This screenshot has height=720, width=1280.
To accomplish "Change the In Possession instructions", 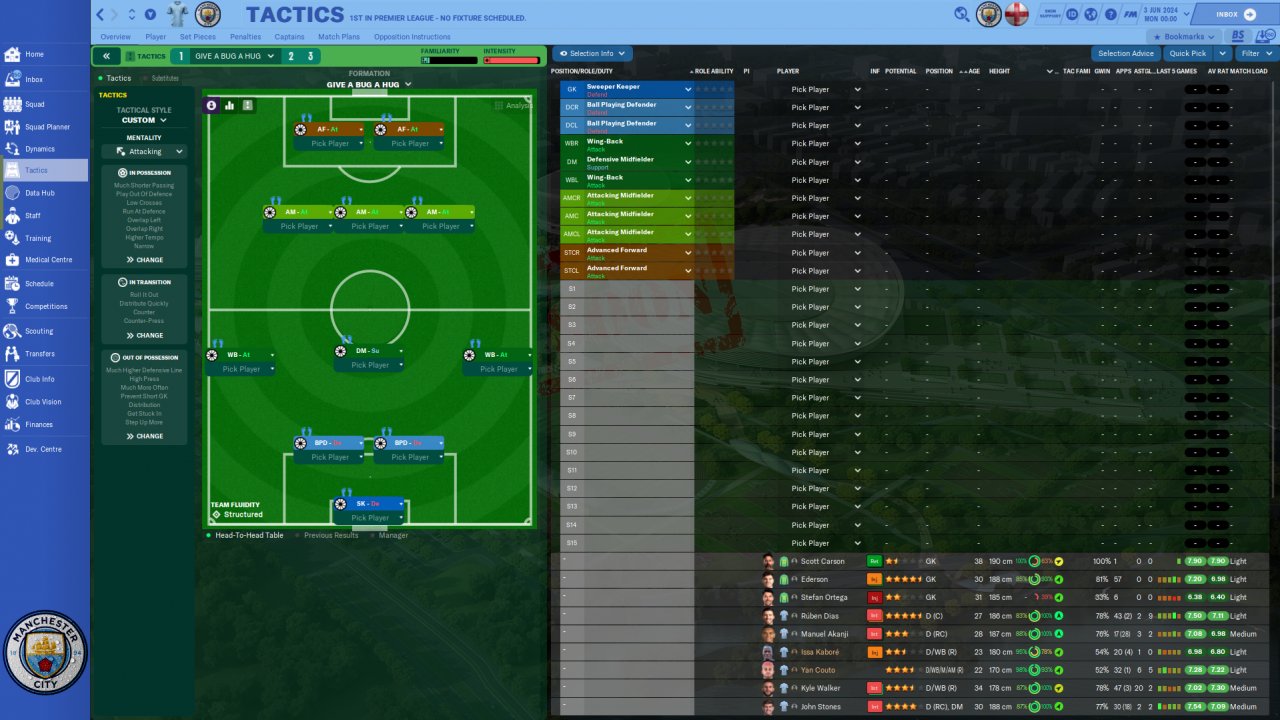I will pos(144,260).
